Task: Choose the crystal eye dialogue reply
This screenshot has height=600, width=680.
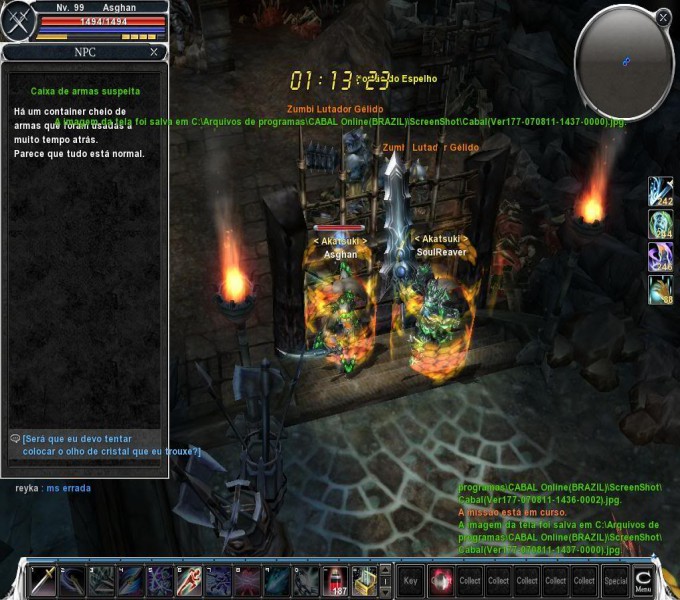Action: (106, 445)
